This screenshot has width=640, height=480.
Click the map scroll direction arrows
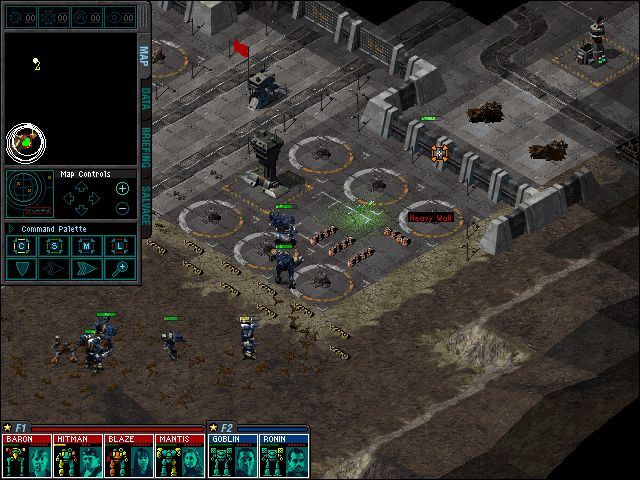[82, 198]
